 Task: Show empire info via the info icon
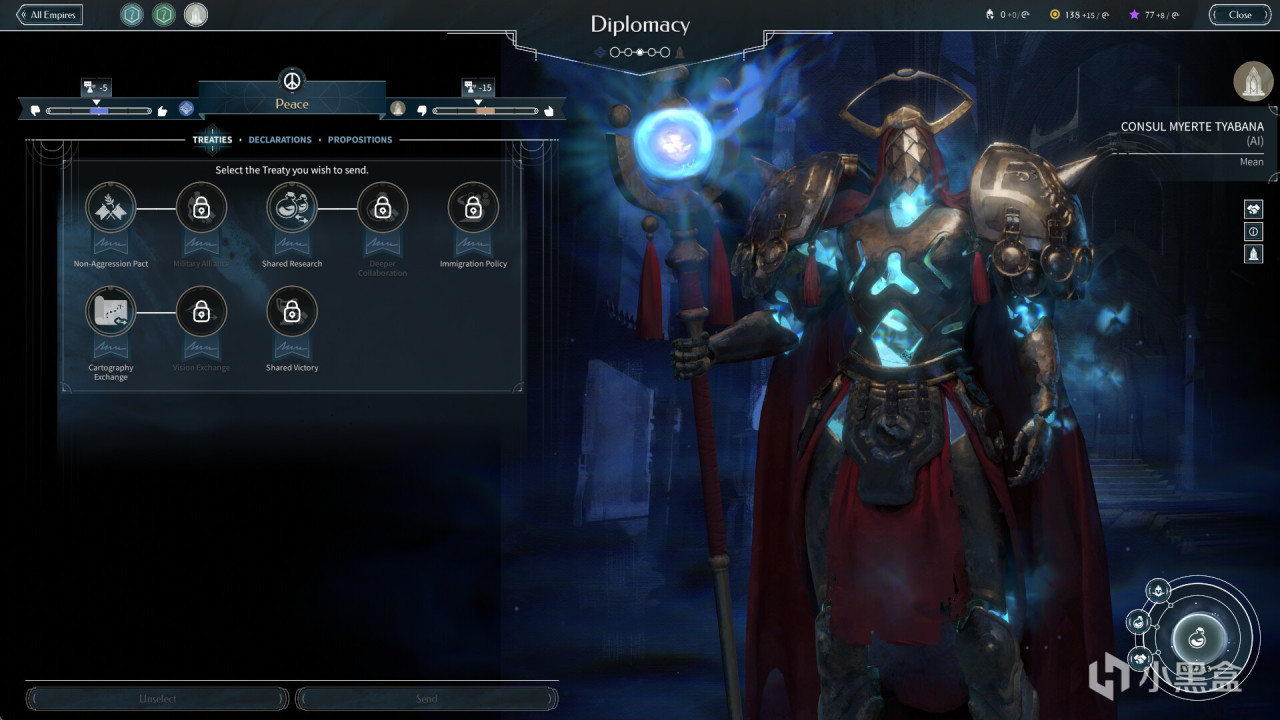point(1253,232)
